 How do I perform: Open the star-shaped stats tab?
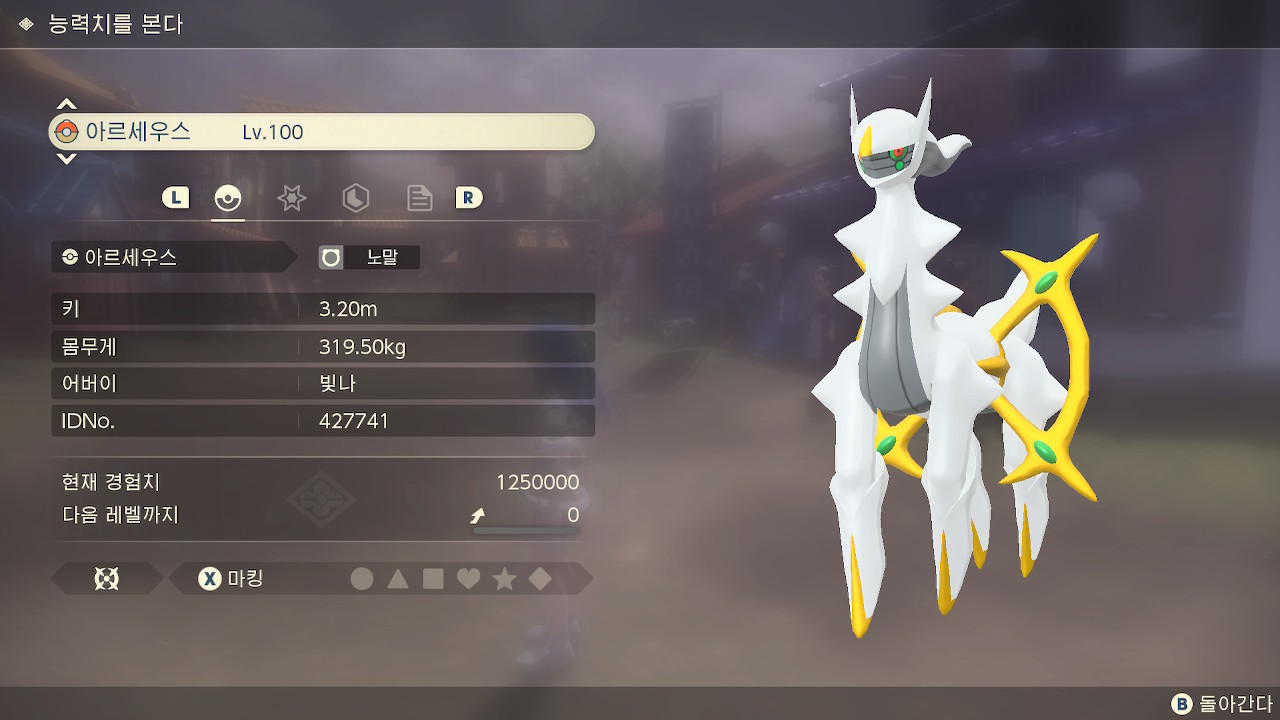click(291, 198)
